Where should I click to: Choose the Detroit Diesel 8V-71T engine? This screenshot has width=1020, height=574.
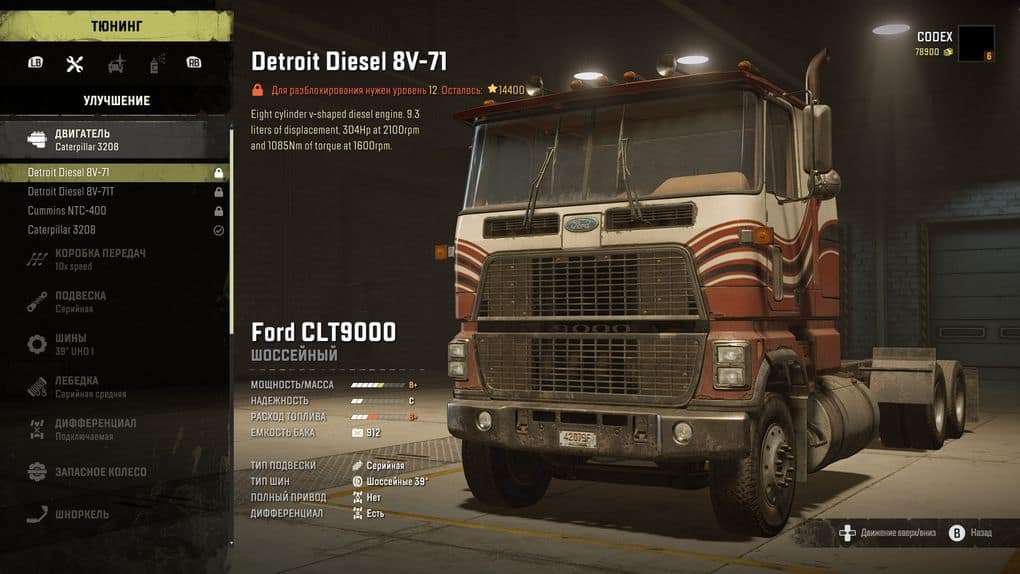pos(115,192)
